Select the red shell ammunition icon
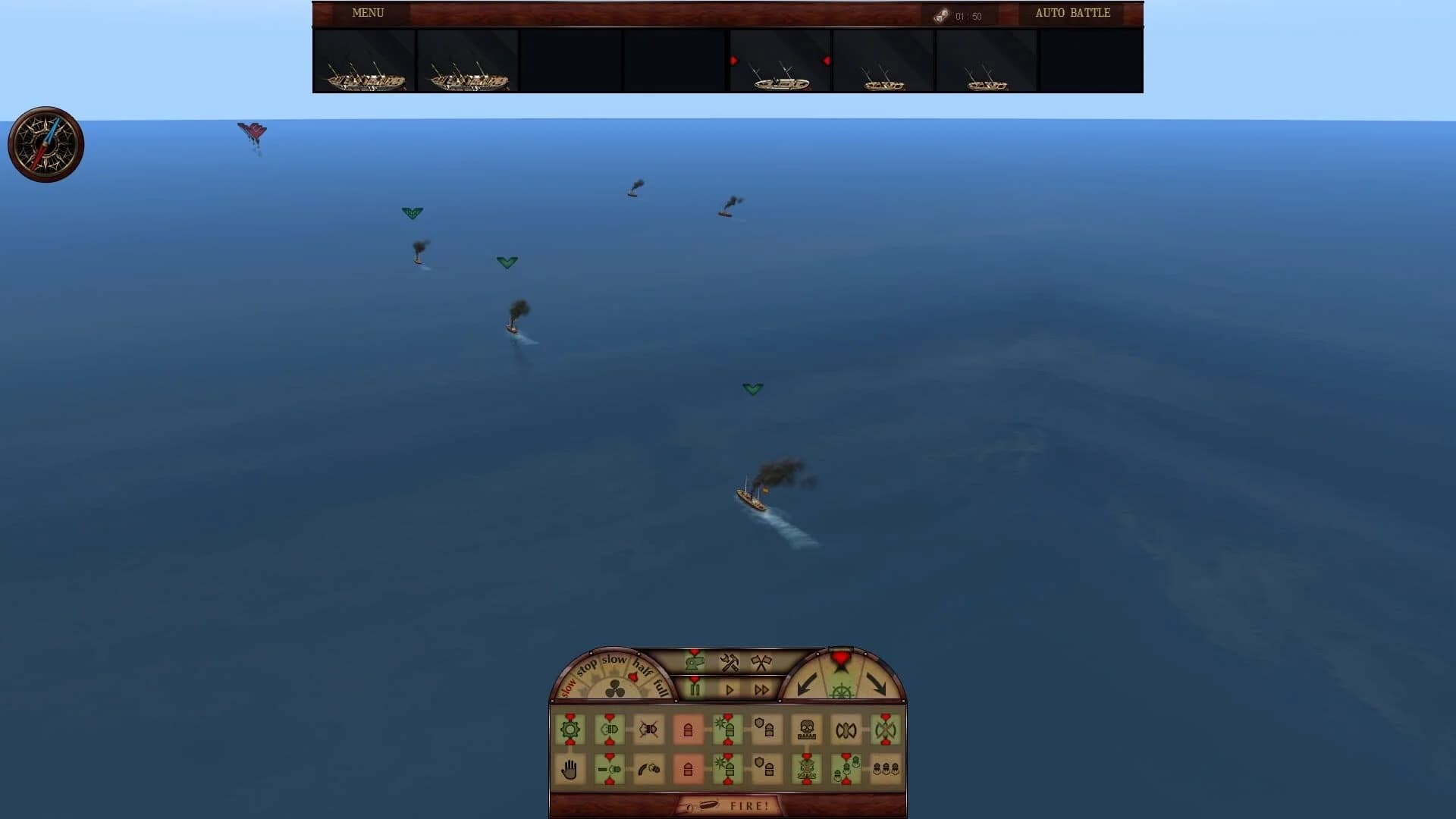The height and width of the screenshot is (819, 1456). tap(687, 731)
